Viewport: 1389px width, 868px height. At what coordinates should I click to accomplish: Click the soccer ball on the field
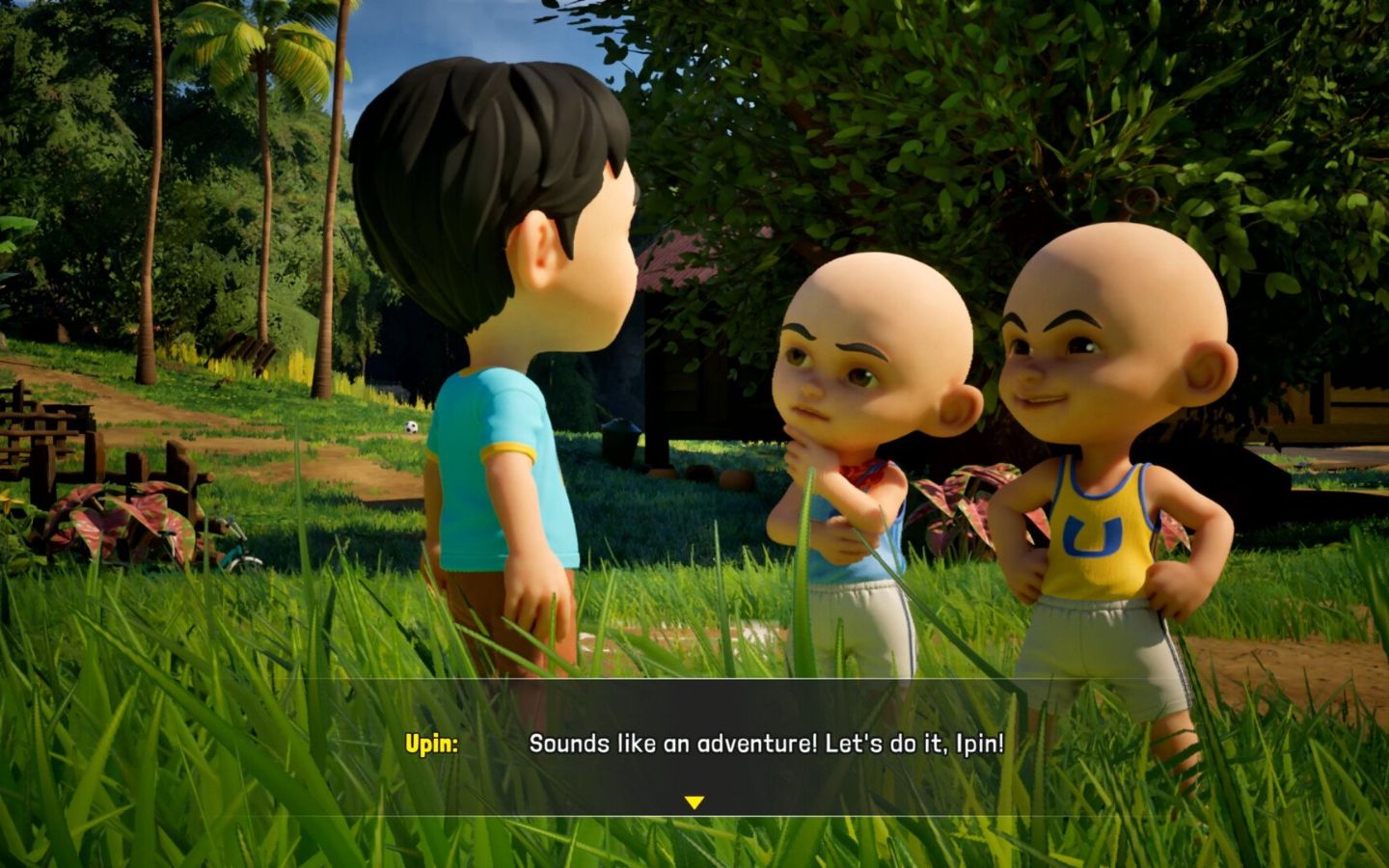click(x=412, y=427)
